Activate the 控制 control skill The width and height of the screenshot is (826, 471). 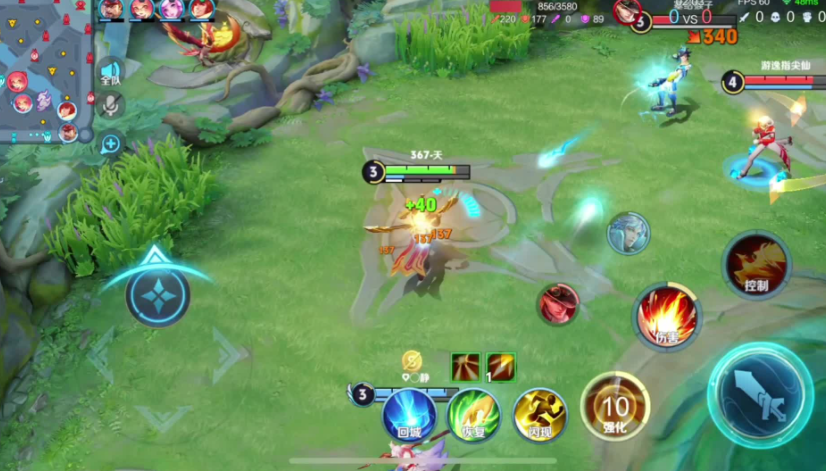click(756, 265)
